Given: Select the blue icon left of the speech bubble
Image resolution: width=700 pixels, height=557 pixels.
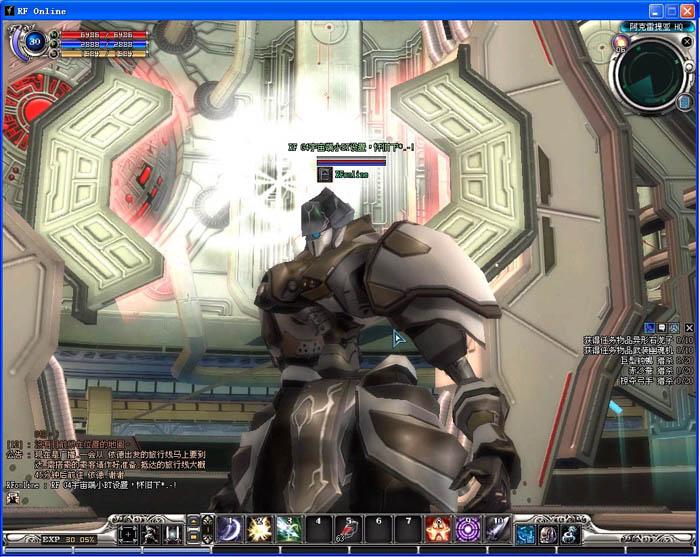Looking at the screenshot, I should [649, 327].
